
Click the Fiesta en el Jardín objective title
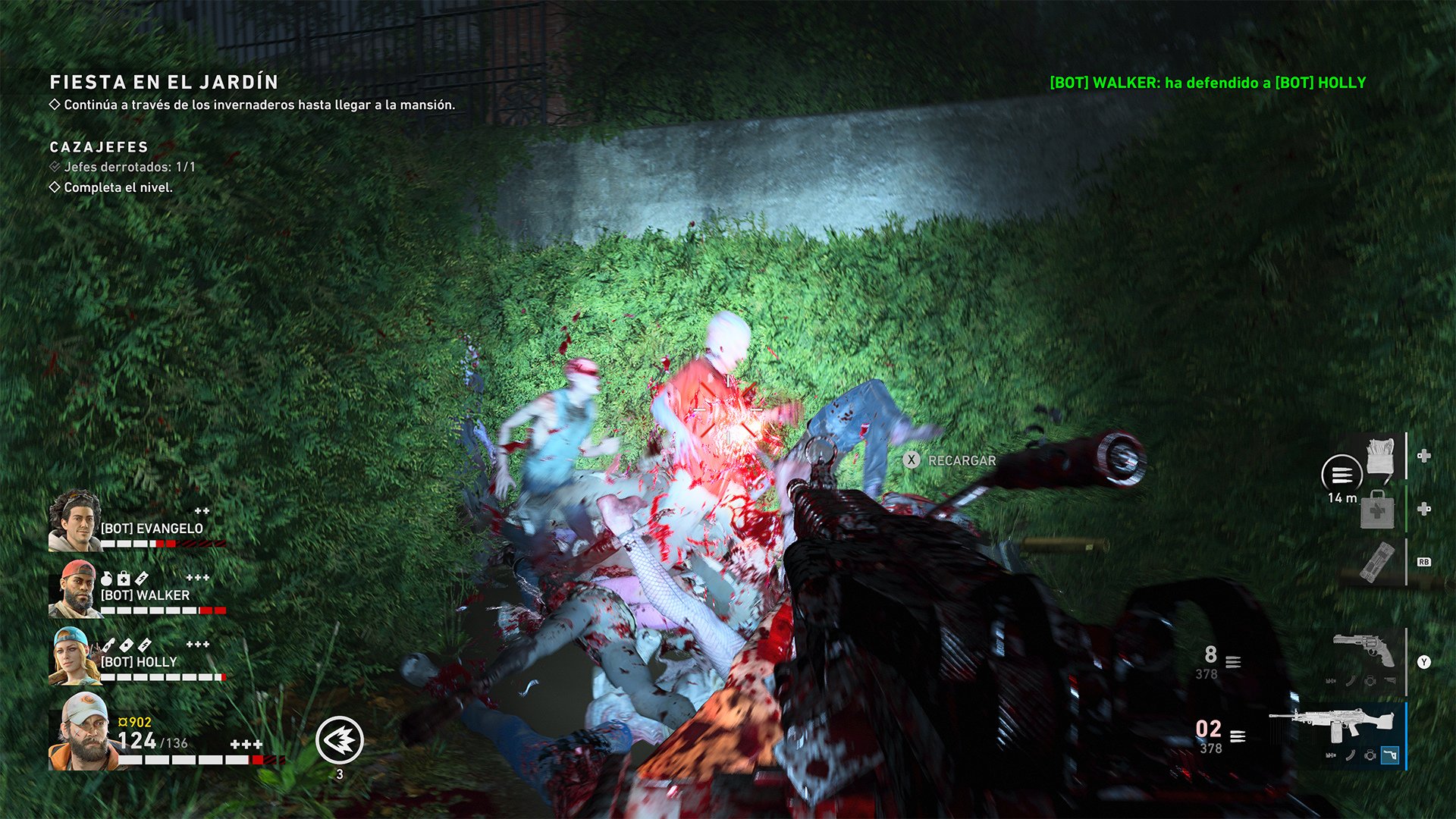point(164,82)
